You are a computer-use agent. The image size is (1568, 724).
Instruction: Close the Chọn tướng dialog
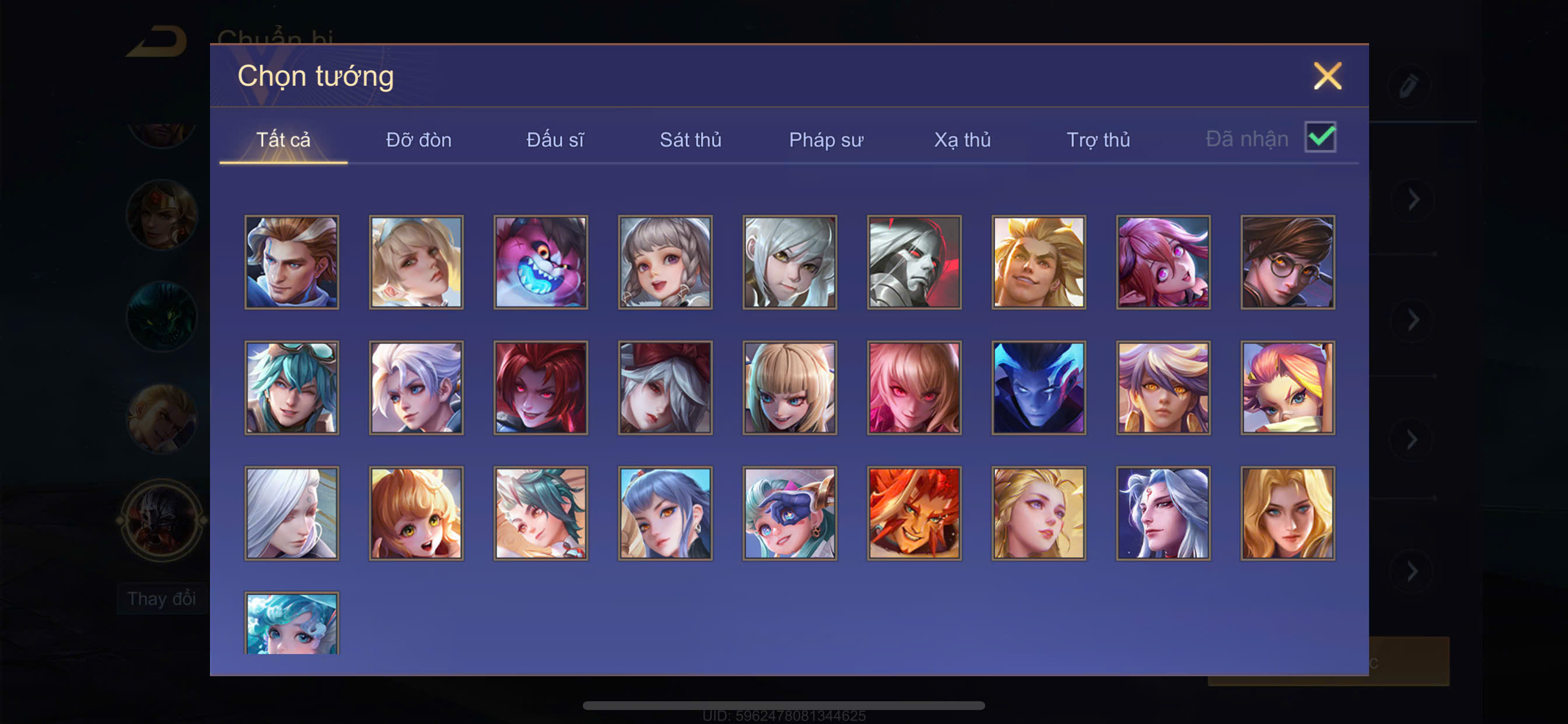pos(1327,77)
